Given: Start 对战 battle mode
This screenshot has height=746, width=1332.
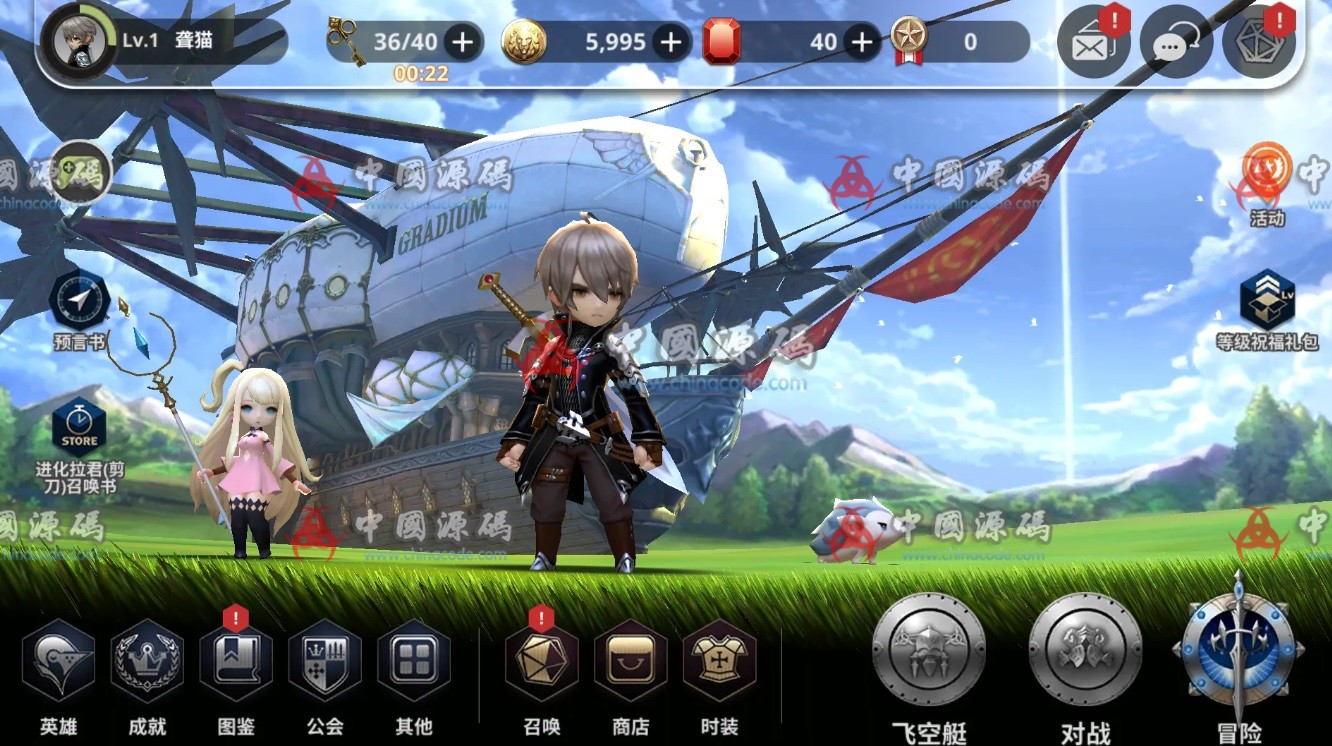Looking at the screenshot, I should click(1085, 648).
